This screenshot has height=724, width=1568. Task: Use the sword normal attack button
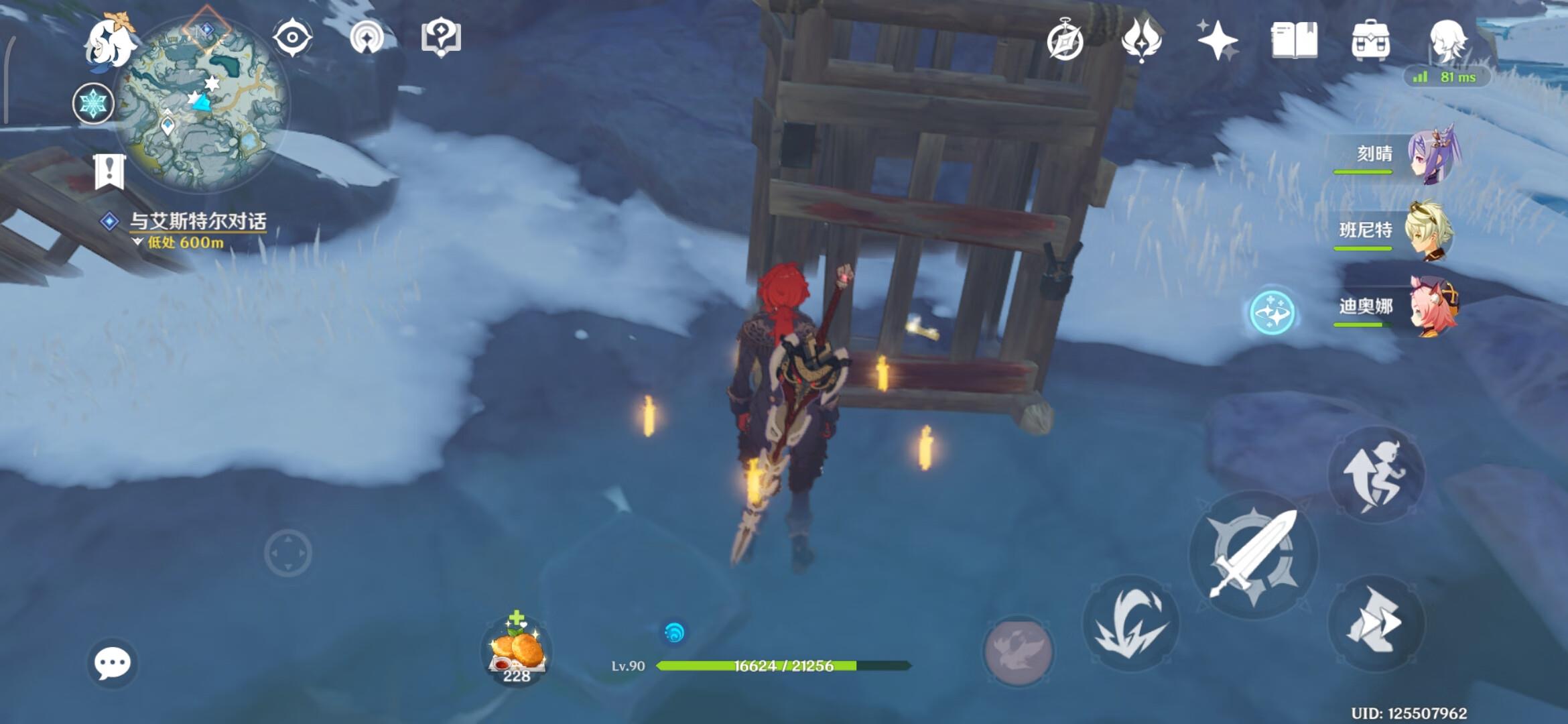click(x=1253, y=555)
